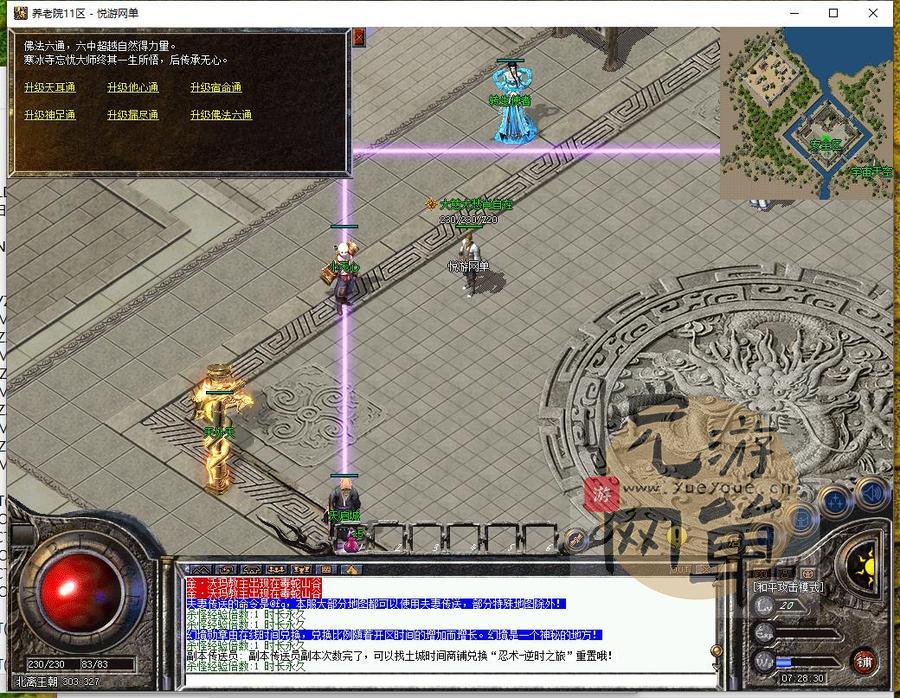Image resolution: width=900 pixels, height=698 pixels.
Task: Open the red 铺 shop button
Action: click(x=863, y=661)
